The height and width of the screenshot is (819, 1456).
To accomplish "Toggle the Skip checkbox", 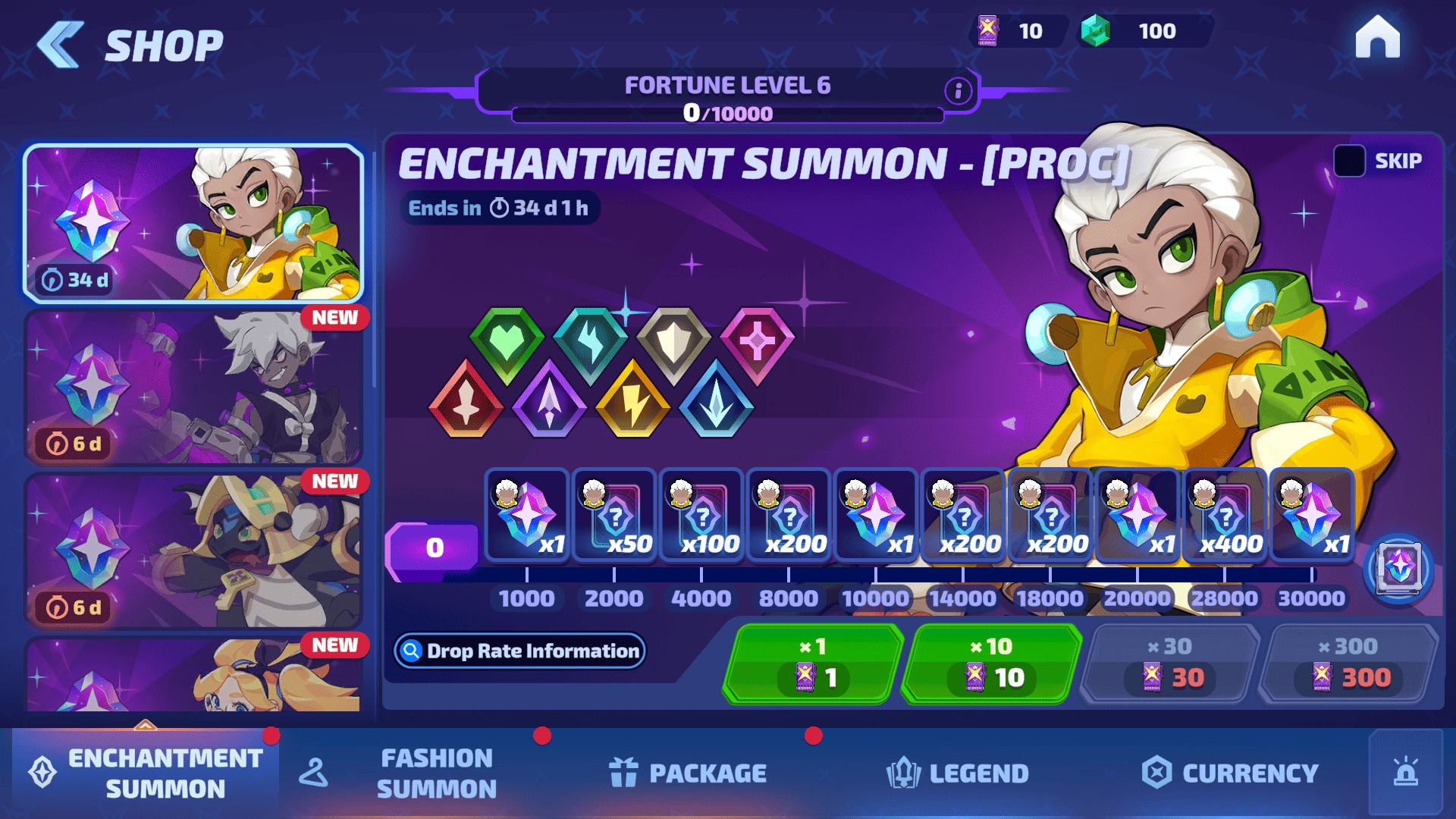I will [x=1349, y=161].
